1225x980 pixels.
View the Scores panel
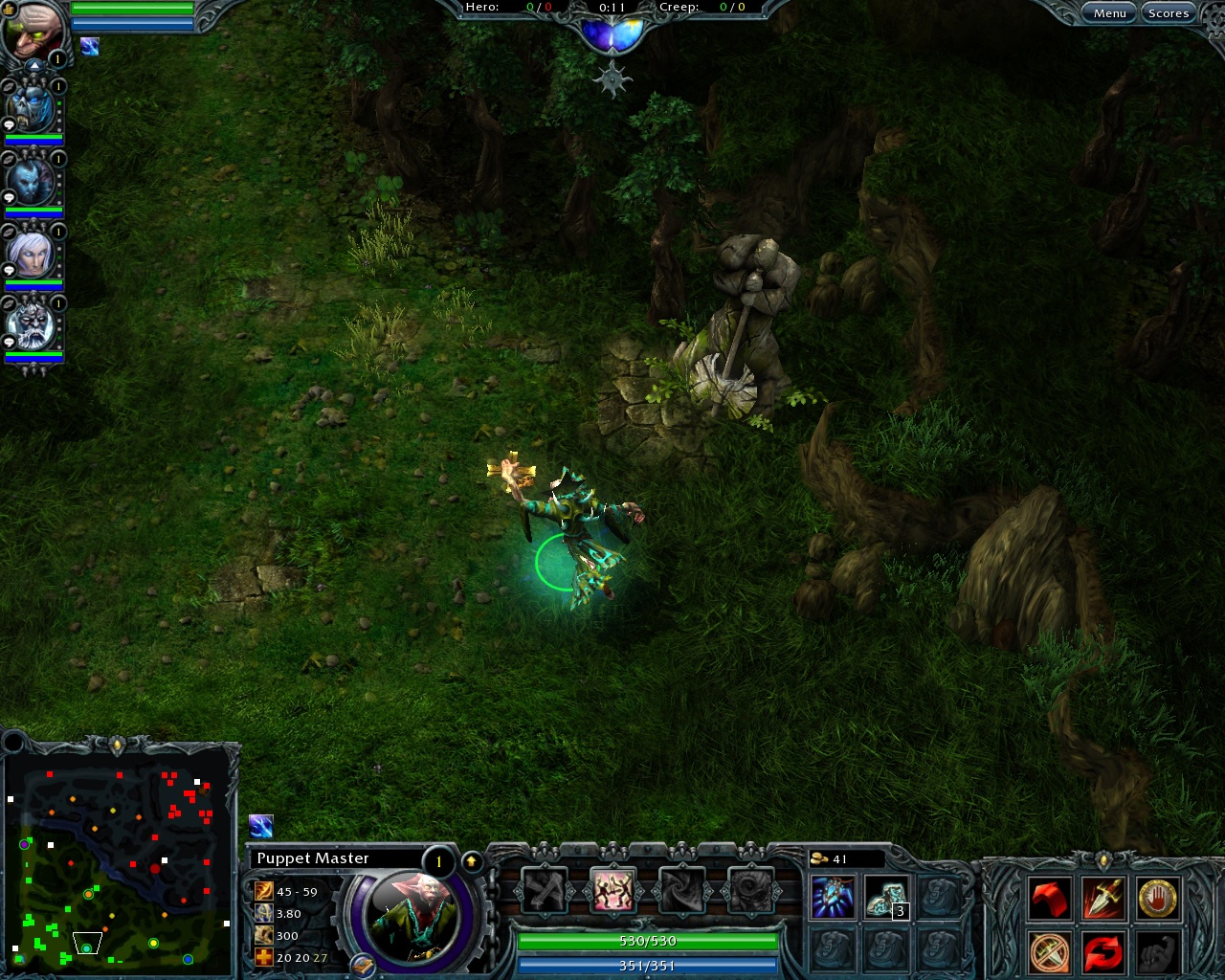(x=1169, y=12)
